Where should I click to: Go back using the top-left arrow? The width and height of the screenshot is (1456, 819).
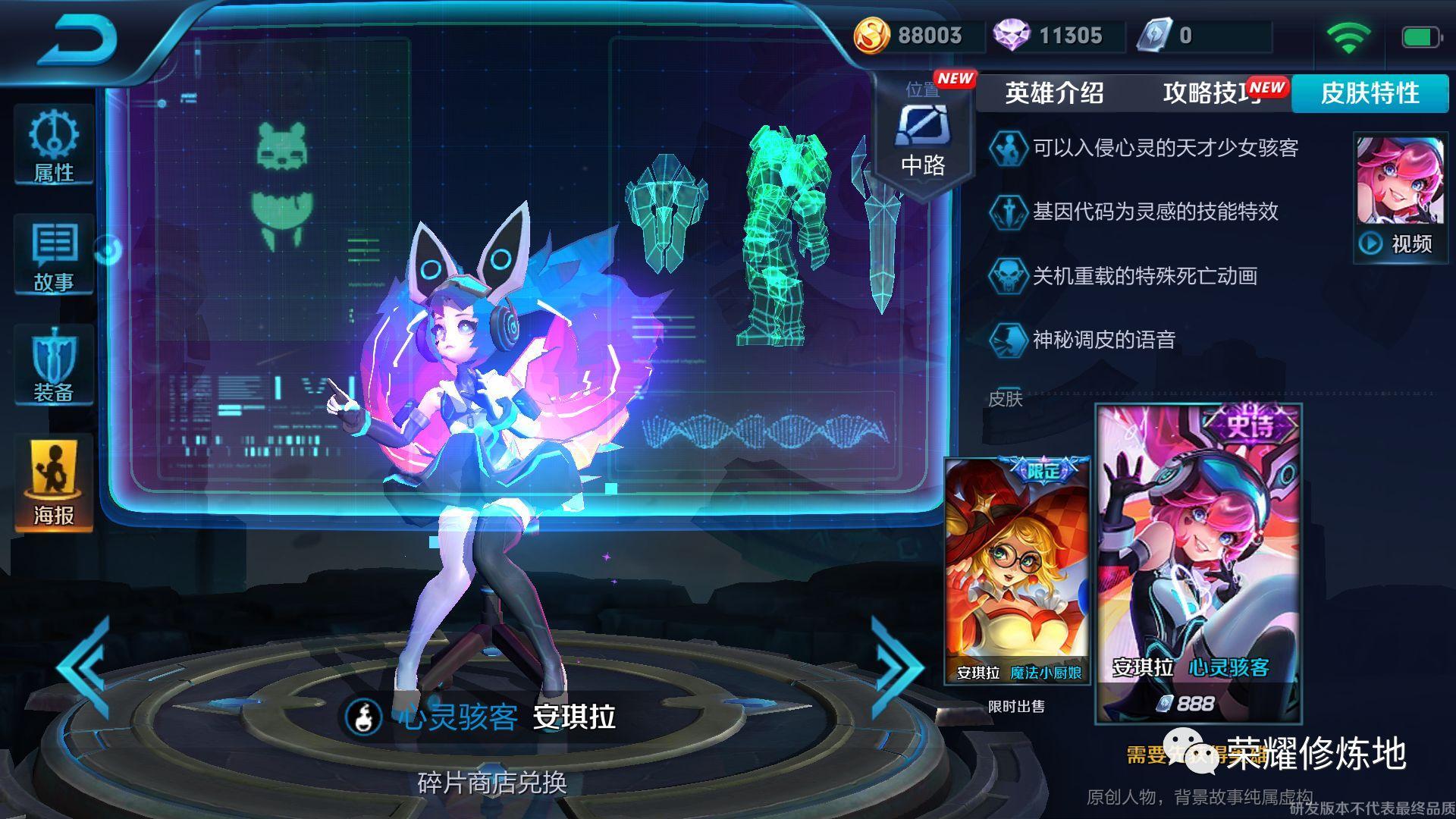78,39
